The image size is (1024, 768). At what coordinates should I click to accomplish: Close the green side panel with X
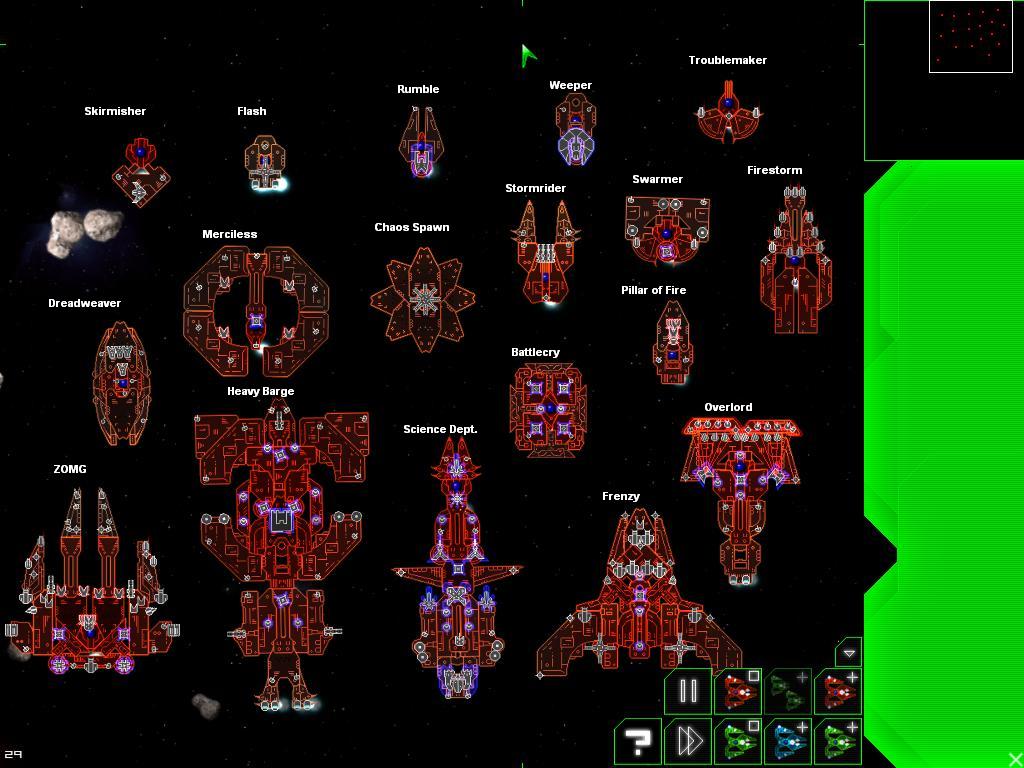pyautogui.click(x=1015, y=759)
